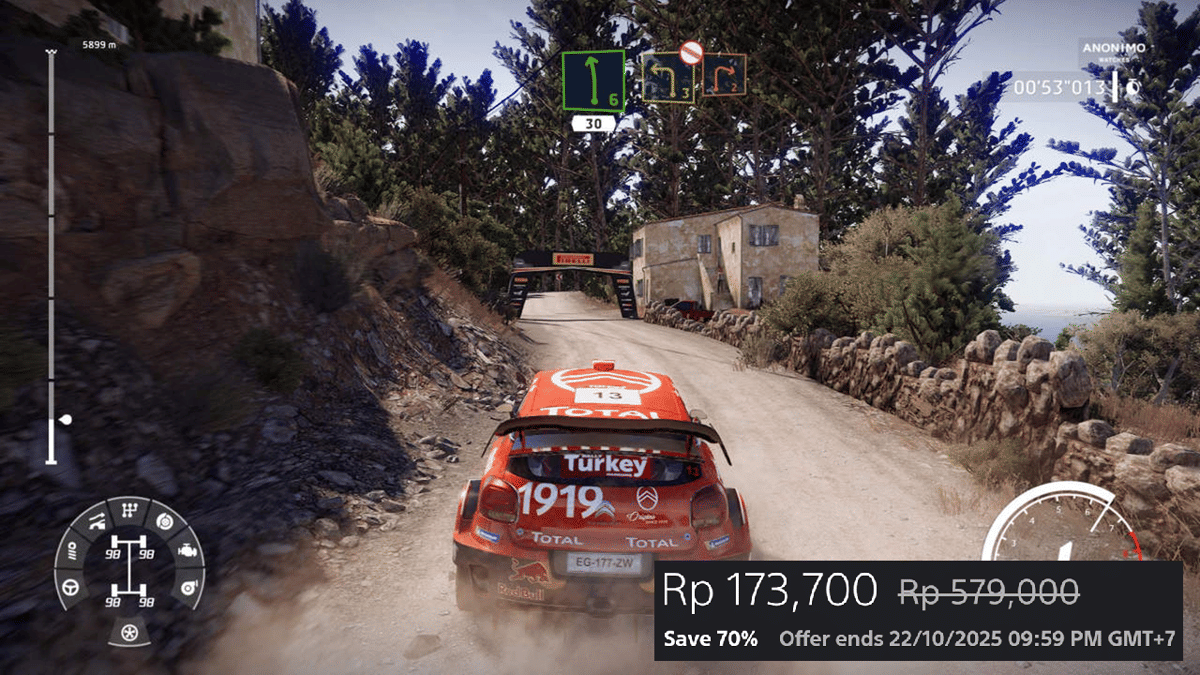Click the green slight-left 6 pace note
Viewport: 1200px width, 675px height.
click(592, 80)
